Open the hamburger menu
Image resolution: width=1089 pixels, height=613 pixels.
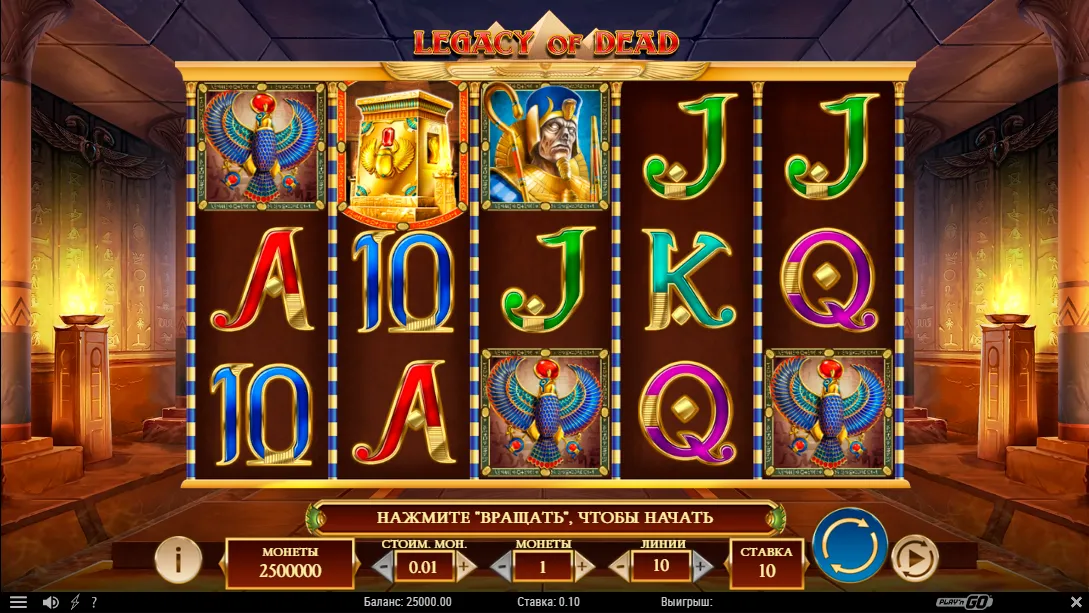coord(18,602)
